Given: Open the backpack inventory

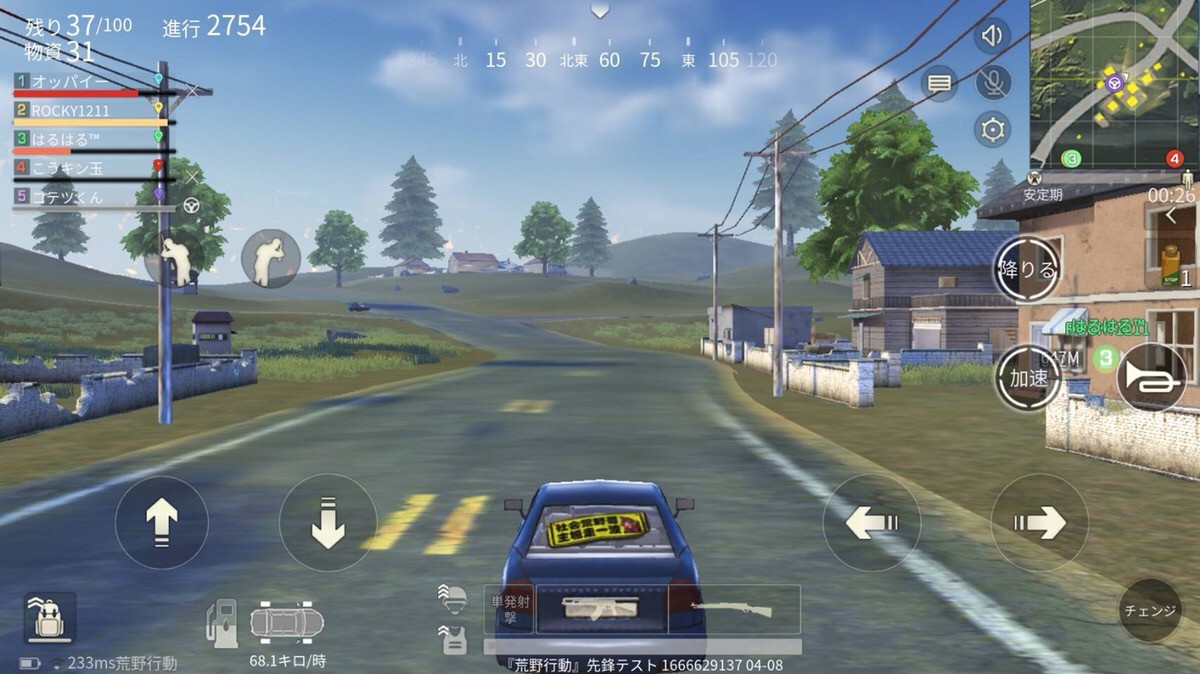Looking at the screenshot, I should click(x=49, y=620).
